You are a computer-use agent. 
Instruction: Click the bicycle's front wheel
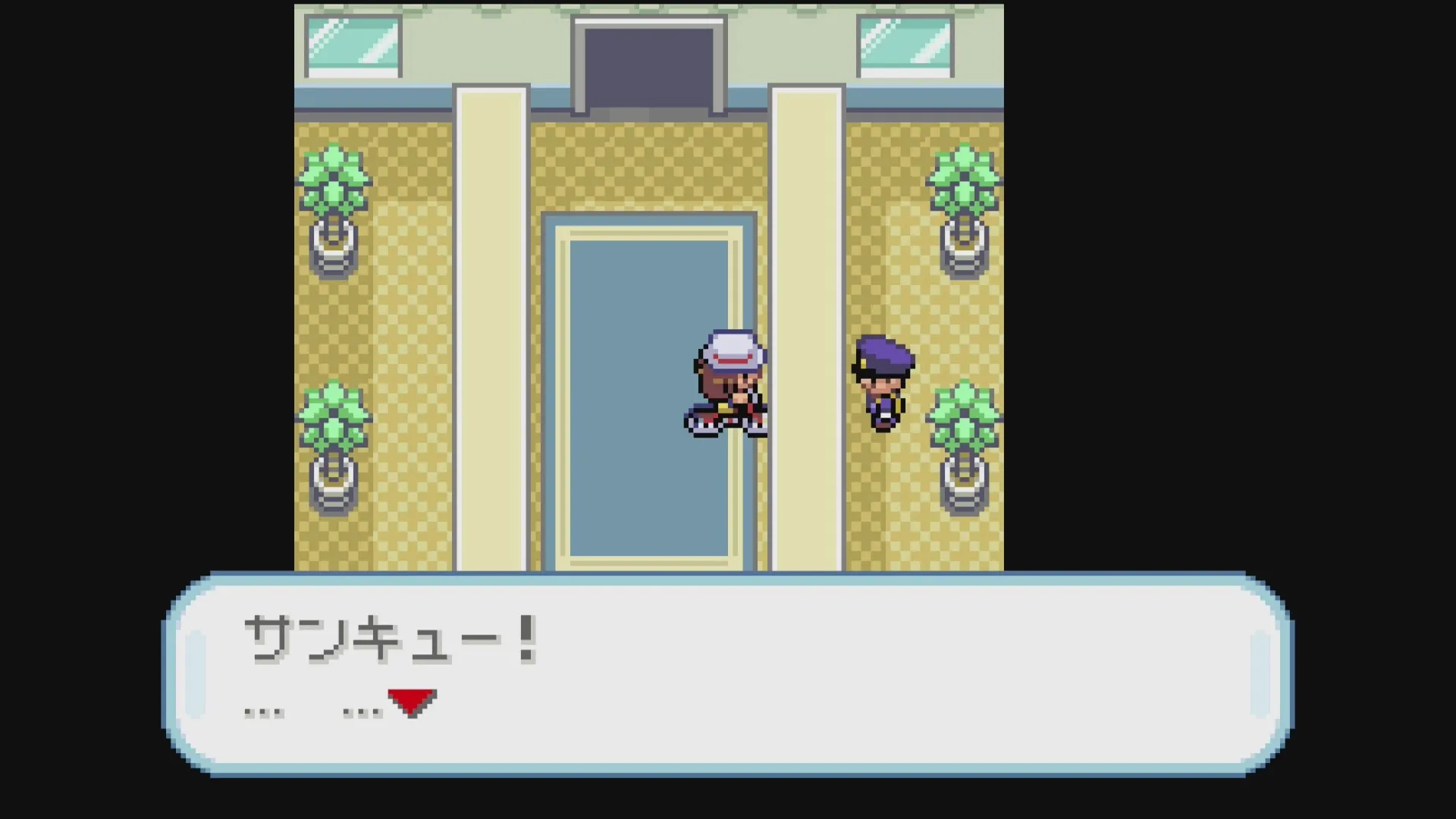[x=701, y=427]
